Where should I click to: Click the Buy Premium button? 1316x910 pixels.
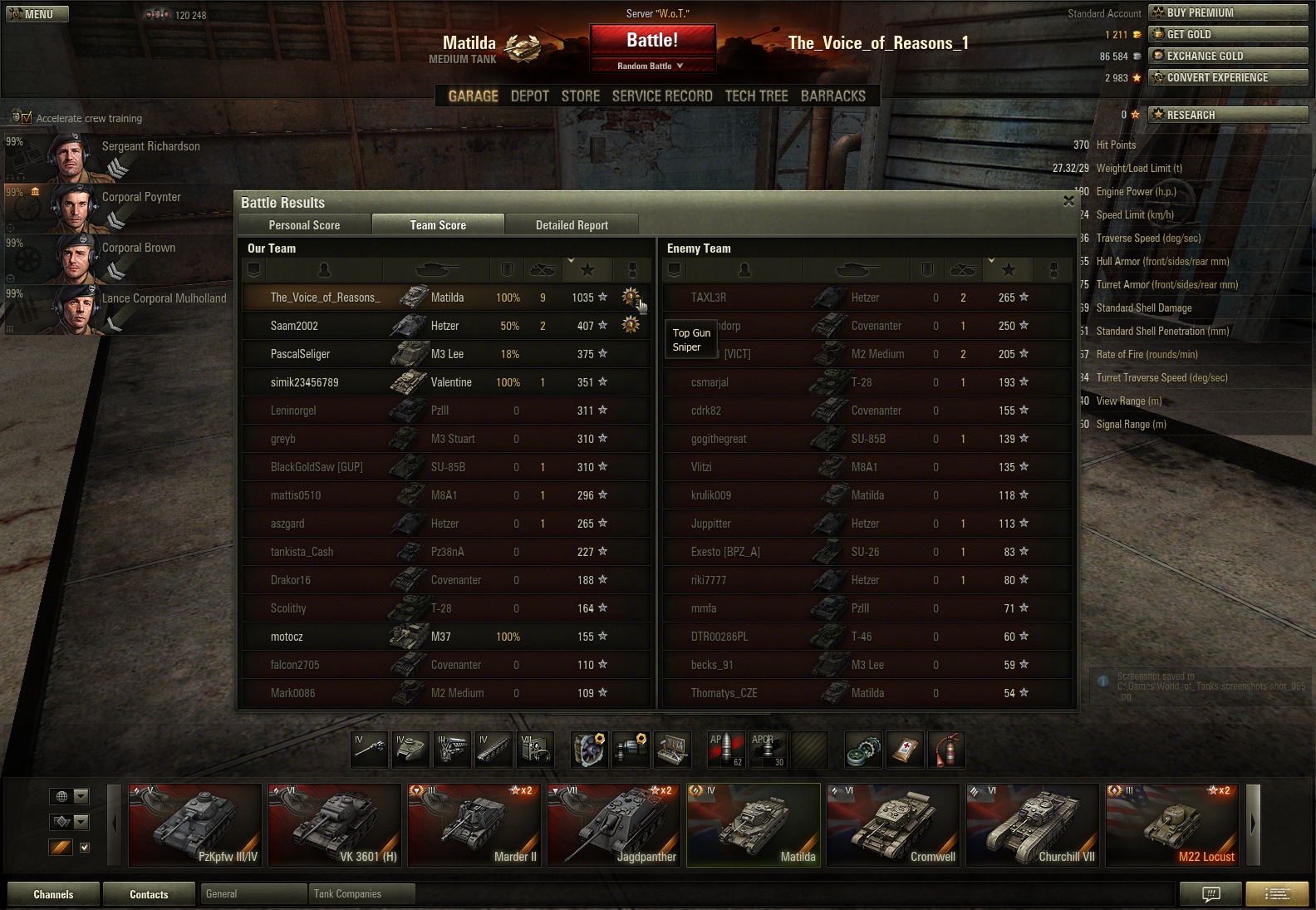coord(1228,12)
